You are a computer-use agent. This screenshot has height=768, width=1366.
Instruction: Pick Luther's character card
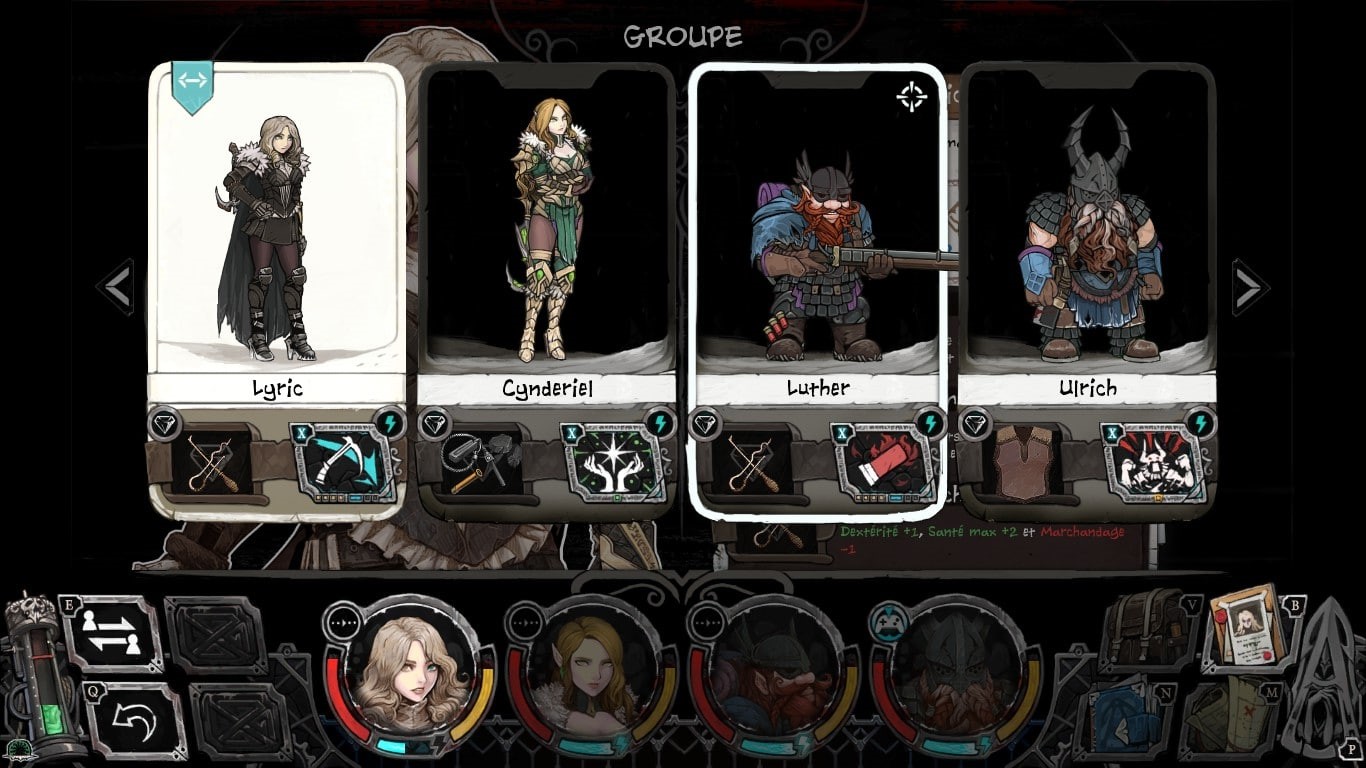click(817, 230)
